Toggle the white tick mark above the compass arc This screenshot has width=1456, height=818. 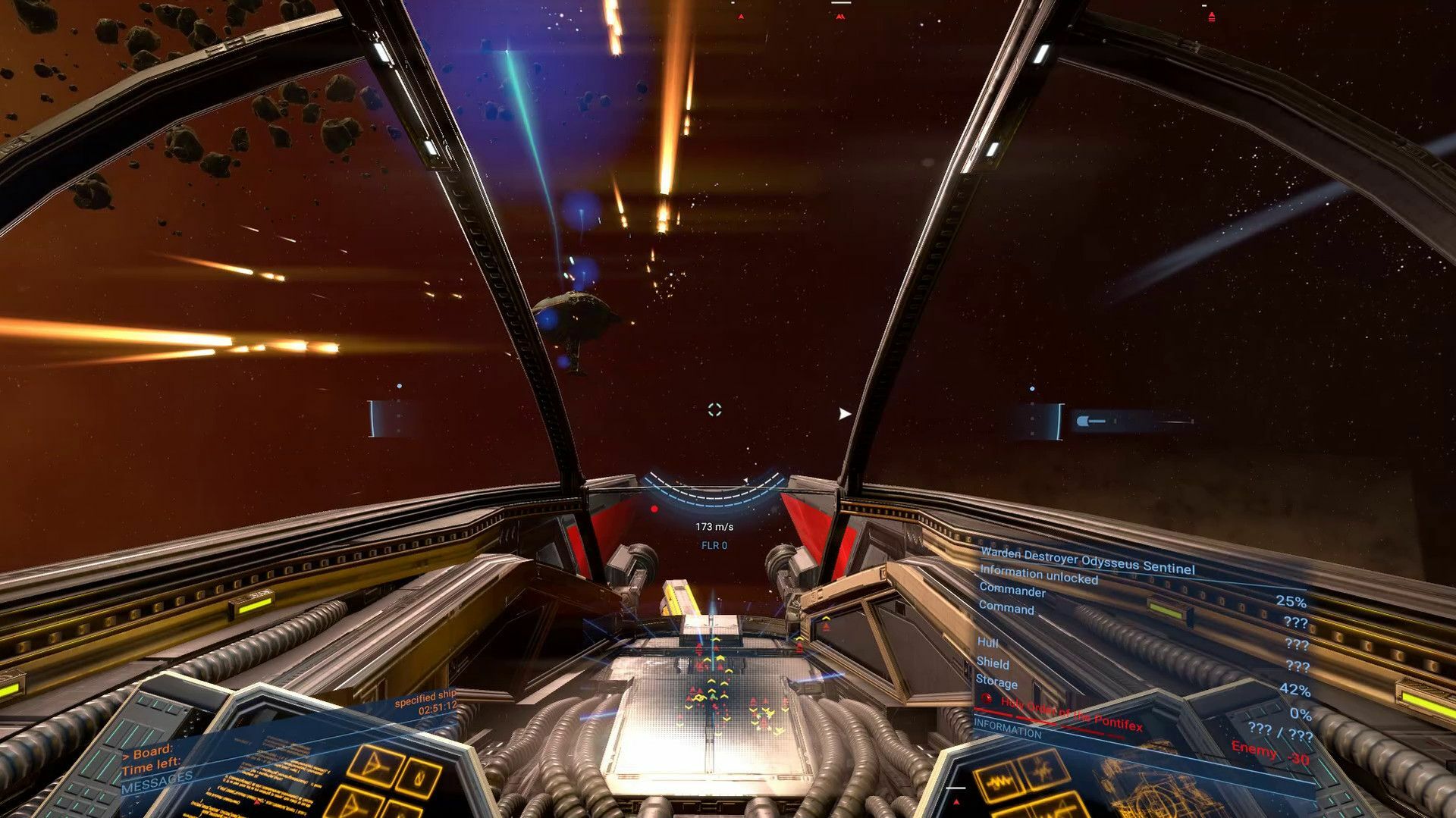point(745,480)
